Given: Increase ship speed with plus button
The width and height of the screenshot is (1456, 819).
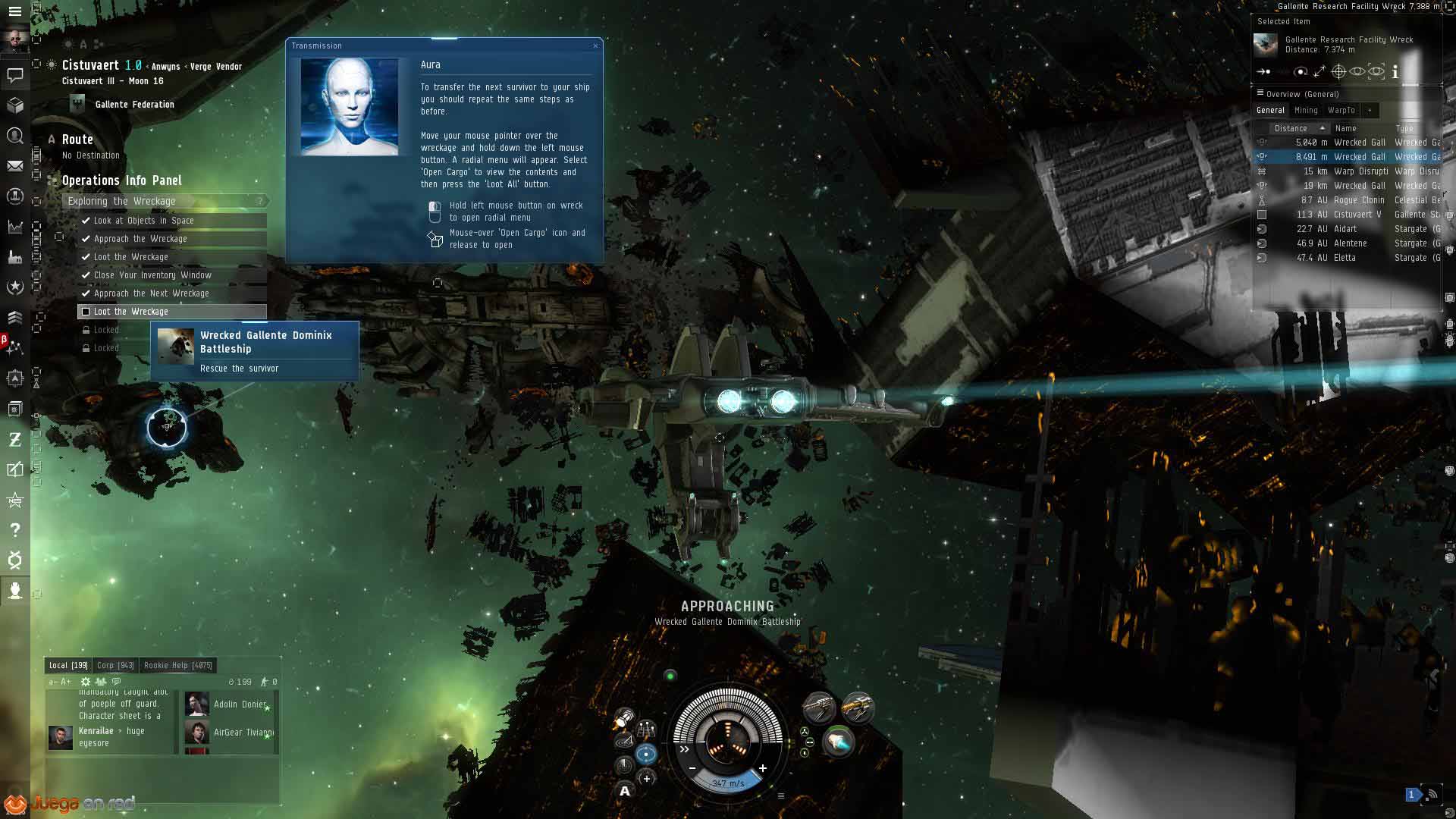Looking at the screenshot, I should click(763, 768).
